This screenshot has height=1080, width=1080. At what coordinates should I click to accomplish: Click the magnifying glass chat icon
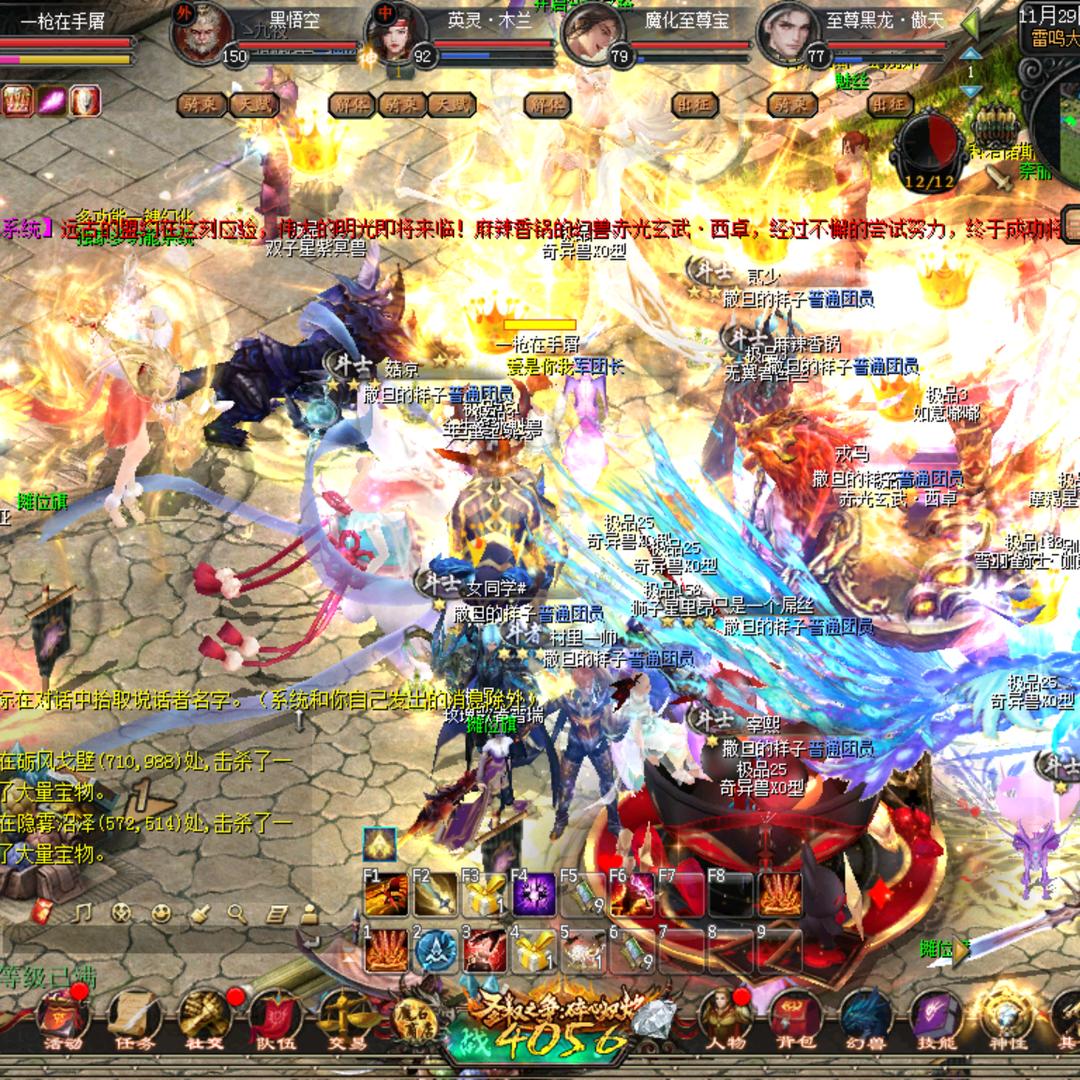pos(237,912)
